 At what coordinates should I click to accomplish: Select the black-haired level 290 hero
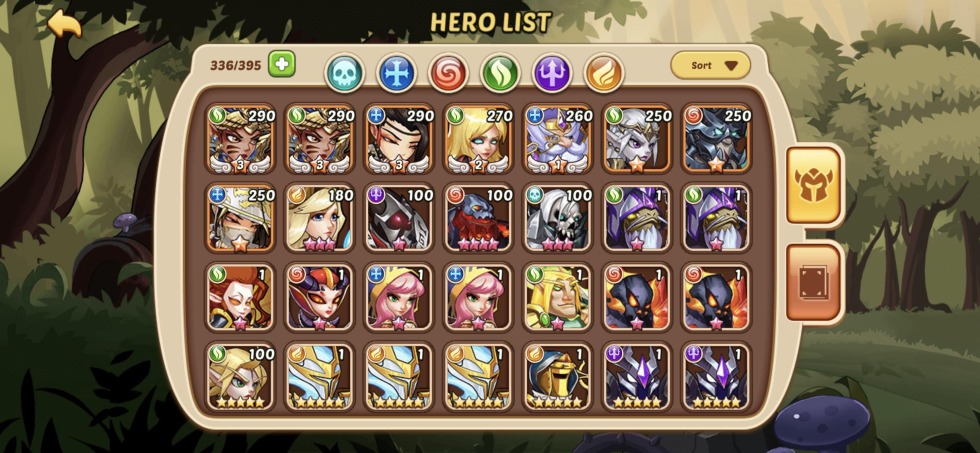[x=399, y=138]
